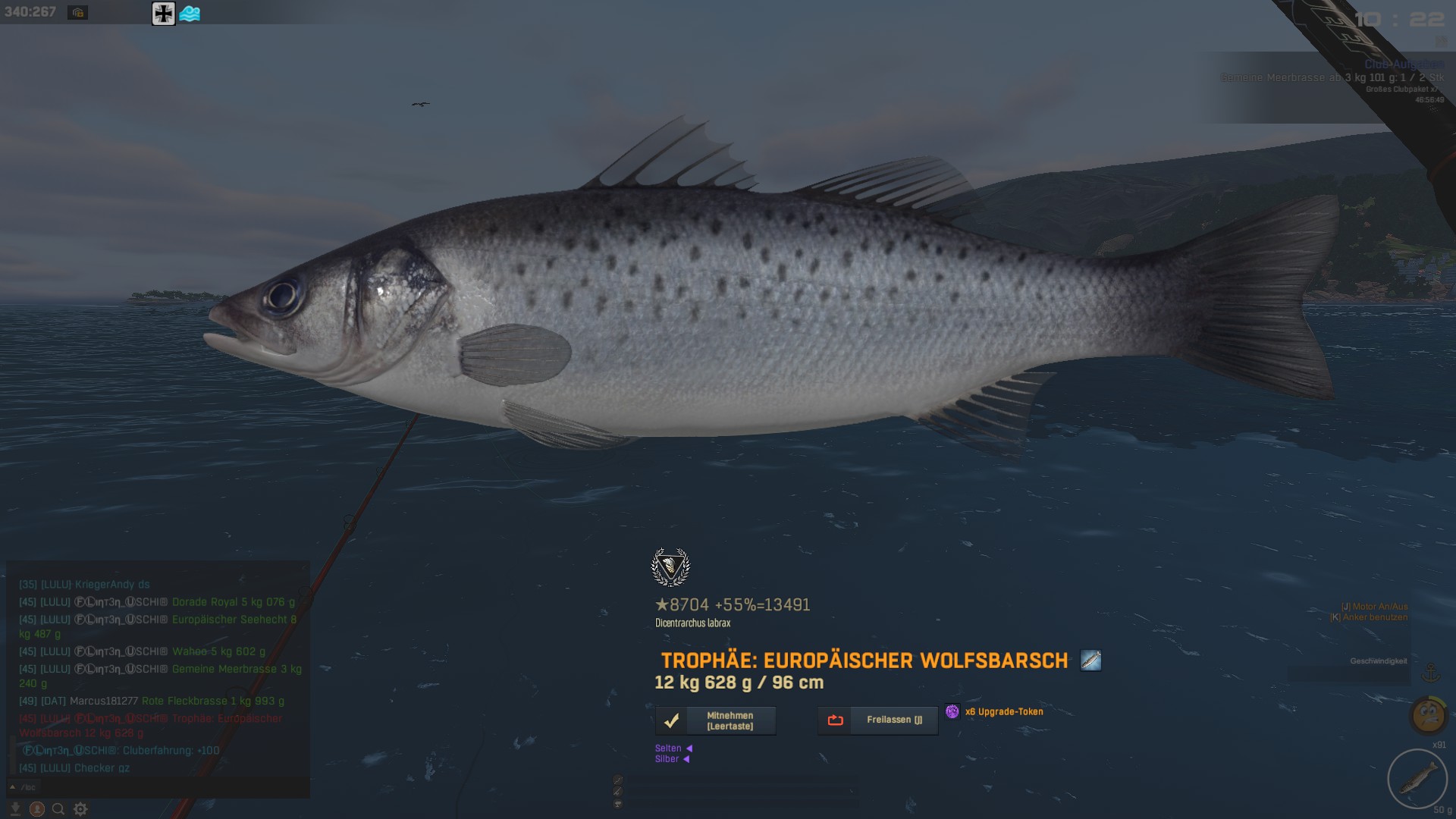This screenshot has height=819, width=1456.
Task: Release the fish with the Freilassen button
Action: coord(877,720)
